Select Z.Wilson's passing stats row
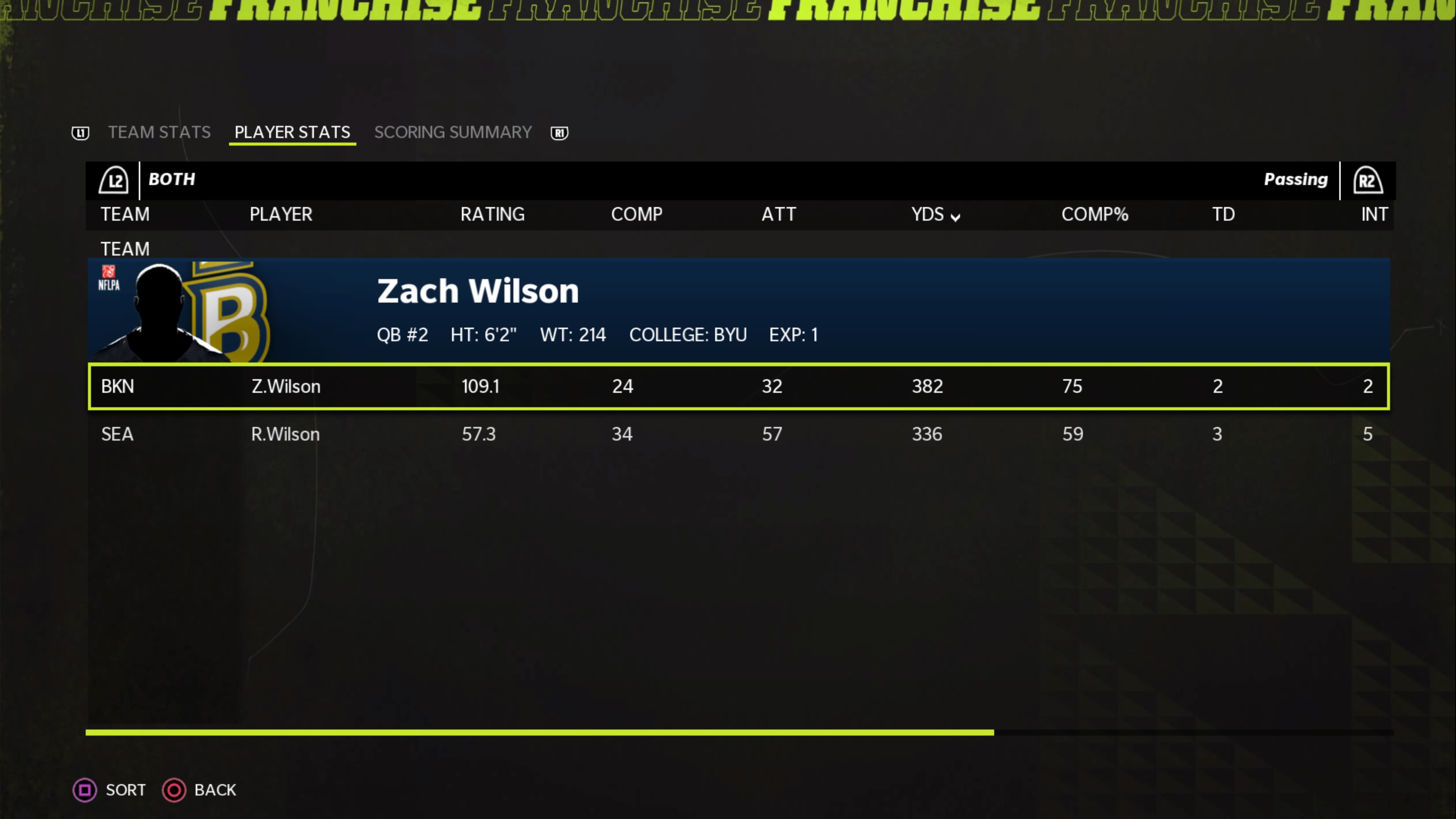 738,387
